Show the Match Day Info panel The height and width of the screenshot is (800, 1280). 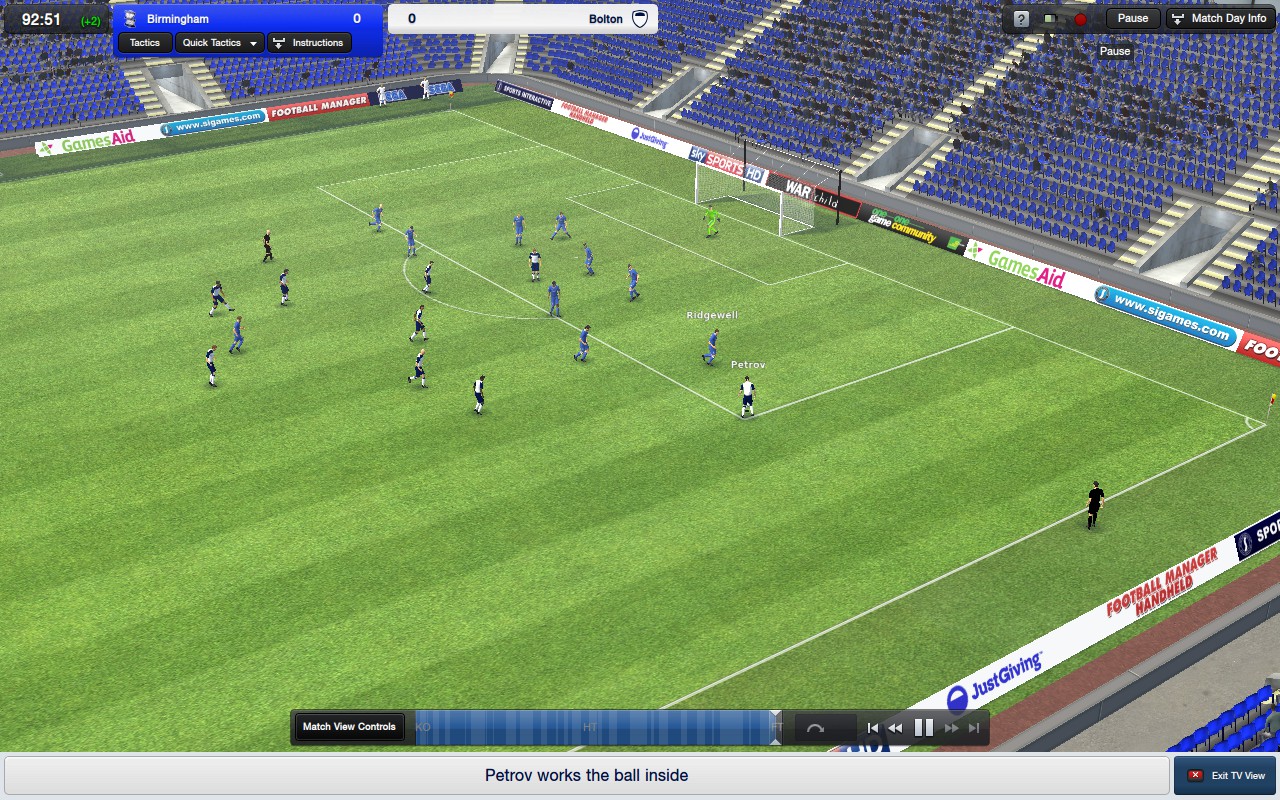coord(1220,19)
